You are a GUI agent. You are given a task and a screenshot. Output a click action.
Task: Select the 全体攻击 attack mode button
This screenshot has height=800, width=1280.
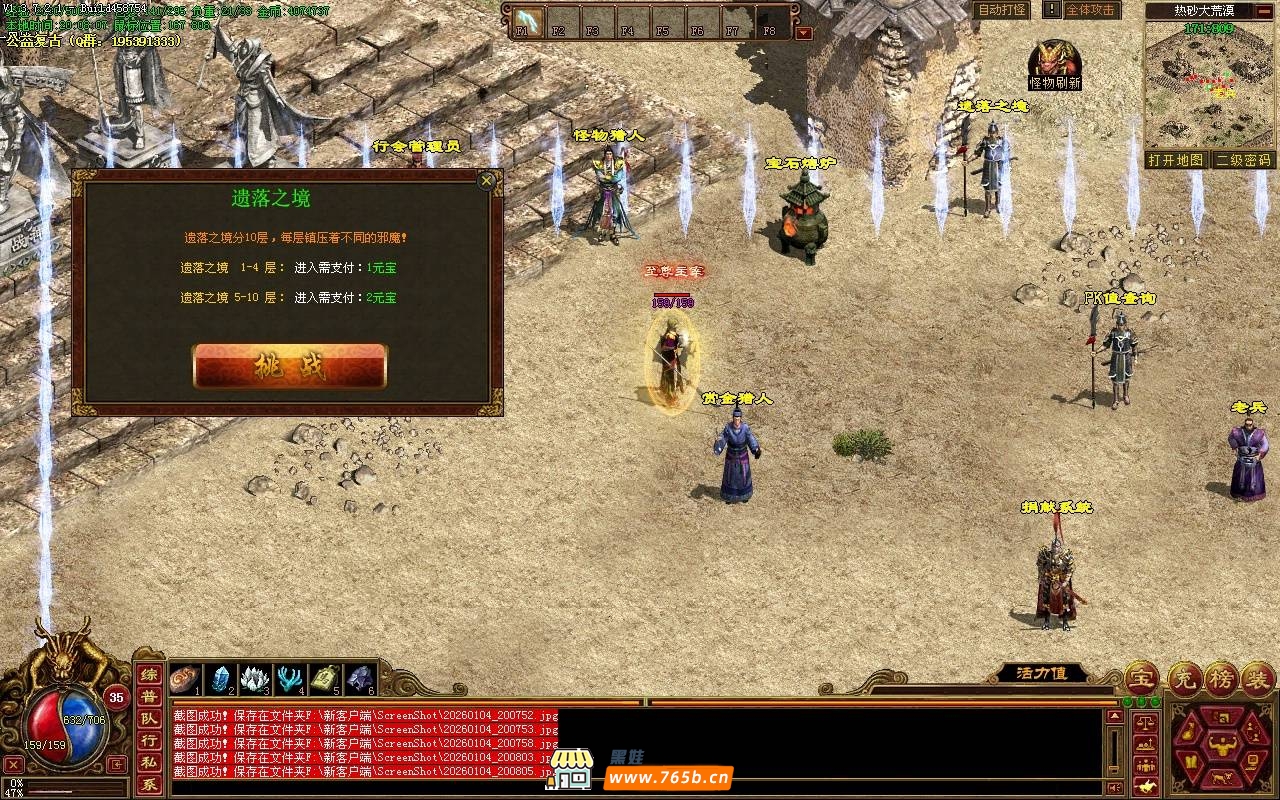pos(1089,10)
